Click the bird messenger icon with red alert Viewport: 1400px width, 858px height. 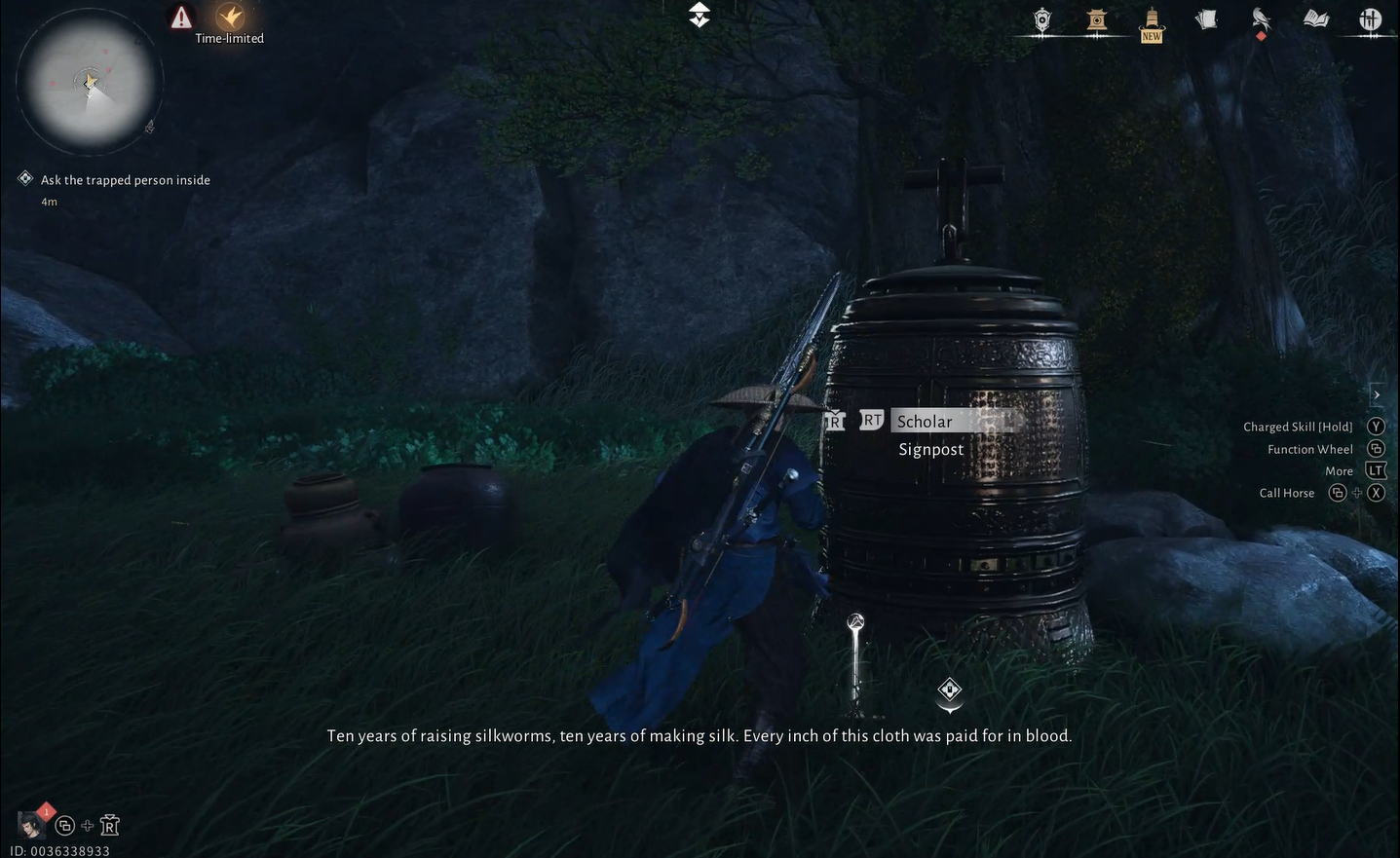(x=1260, y=18)
